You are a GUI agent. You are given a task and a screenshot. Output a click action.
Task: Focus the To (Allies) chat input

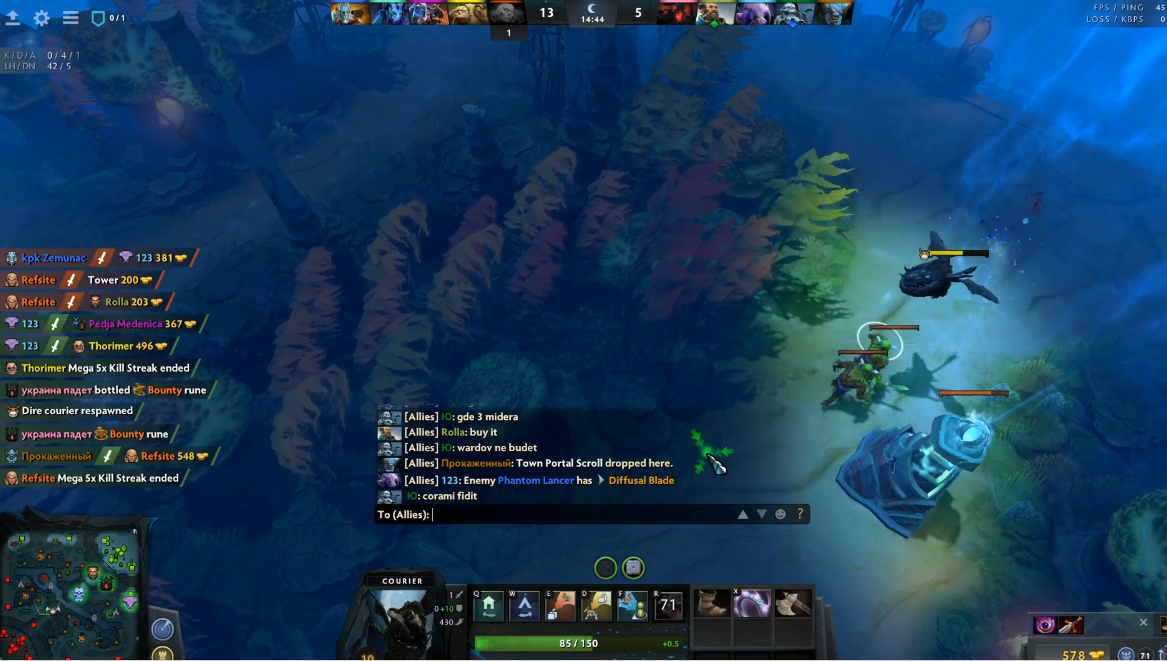[x=580, y=514]
